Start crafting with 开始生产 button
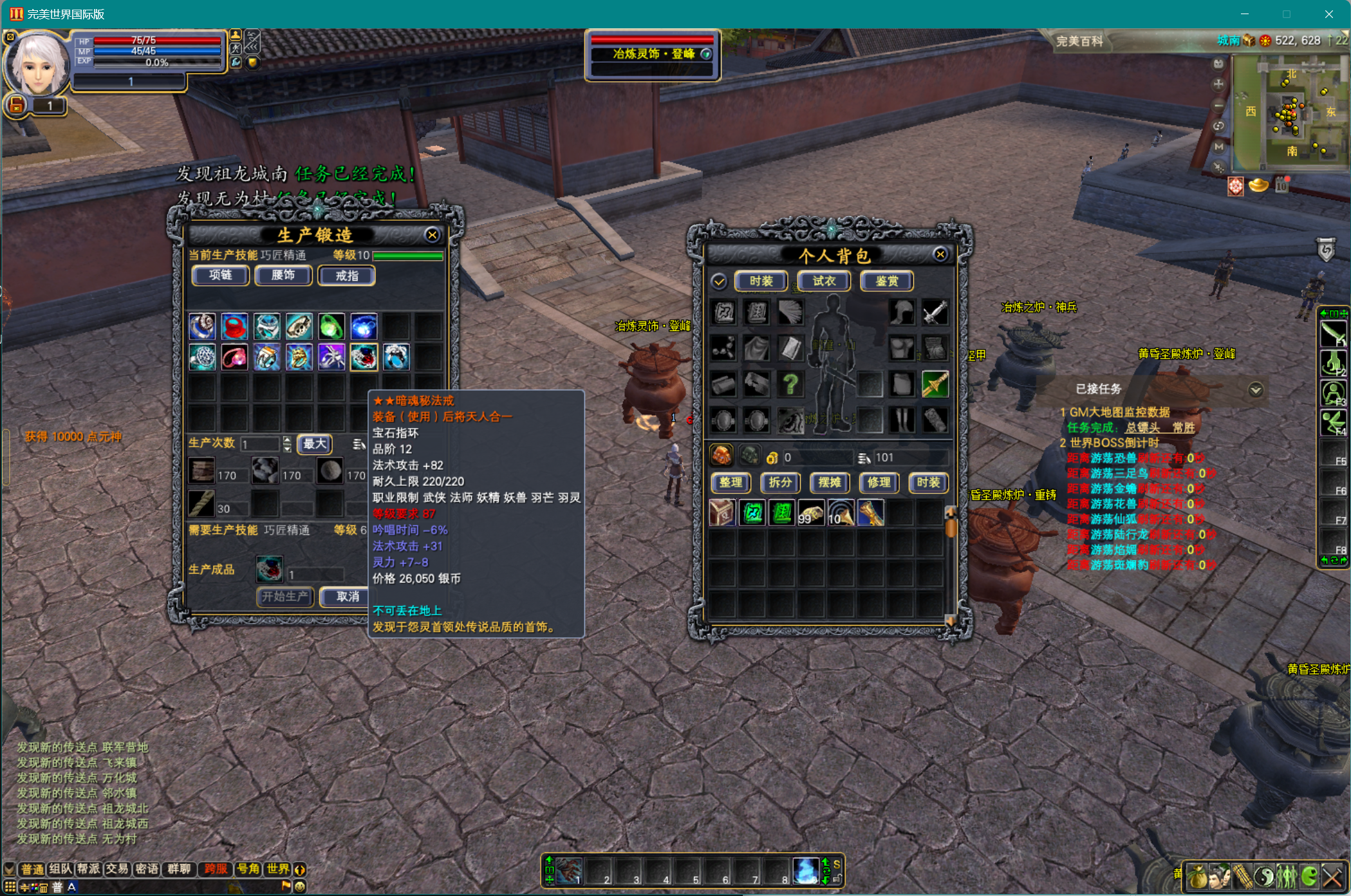 (285, 597)
